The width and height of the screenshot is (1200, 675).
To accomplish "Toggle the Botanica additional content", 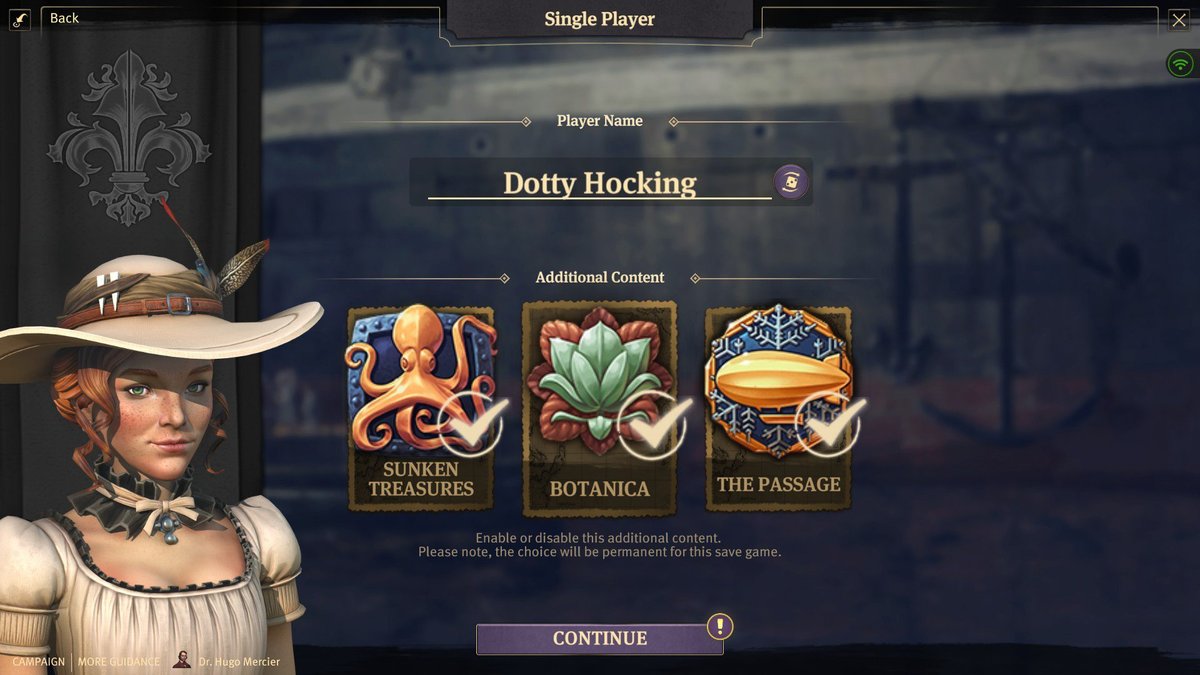I will tap(599, 408).
